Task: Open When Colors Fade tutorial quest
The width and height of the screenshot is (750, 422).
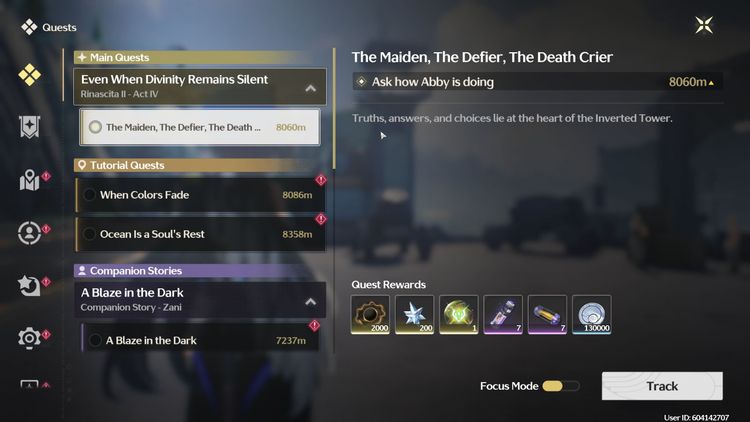Action: (200, 195)
